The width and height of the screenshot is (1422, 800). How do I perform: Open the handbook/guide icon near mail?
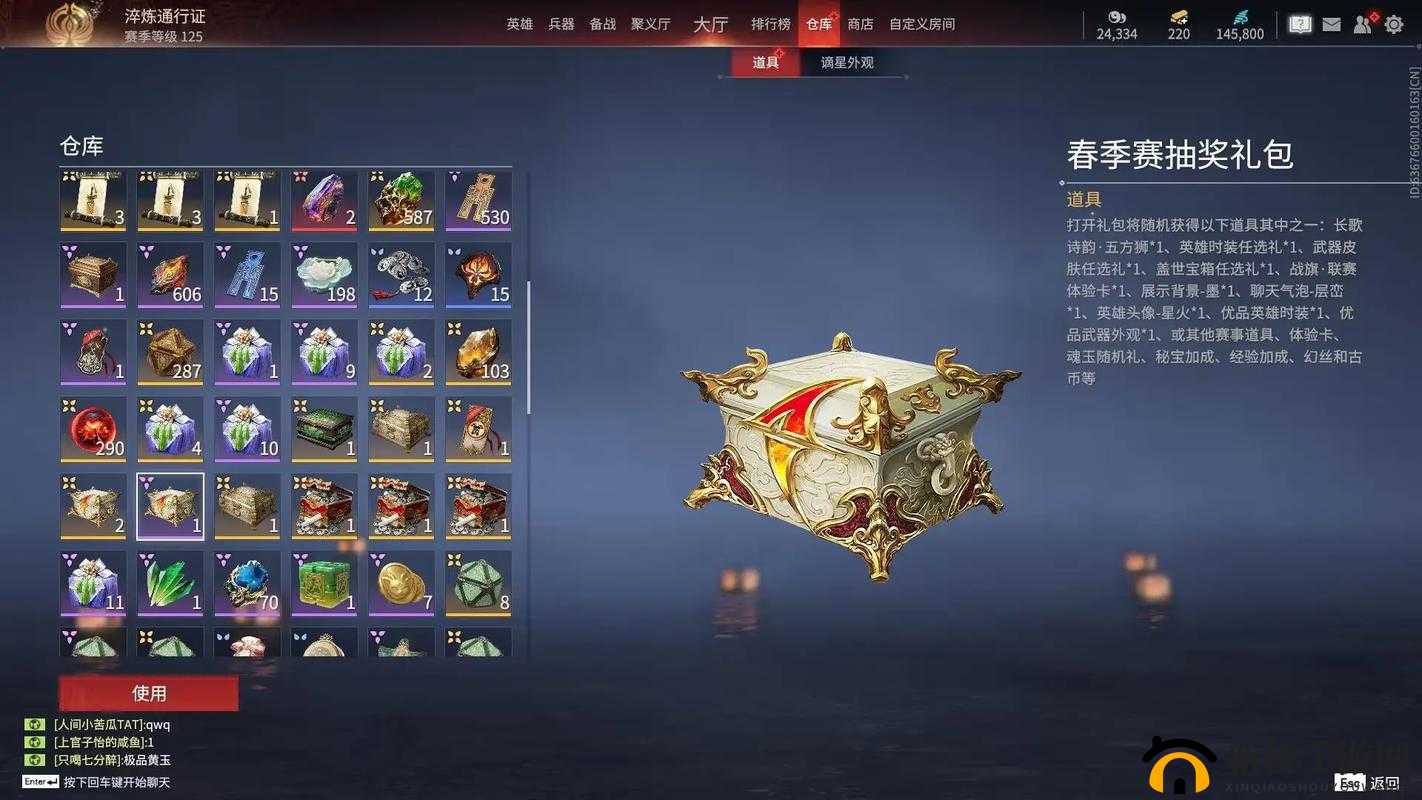coord(1299,23)
